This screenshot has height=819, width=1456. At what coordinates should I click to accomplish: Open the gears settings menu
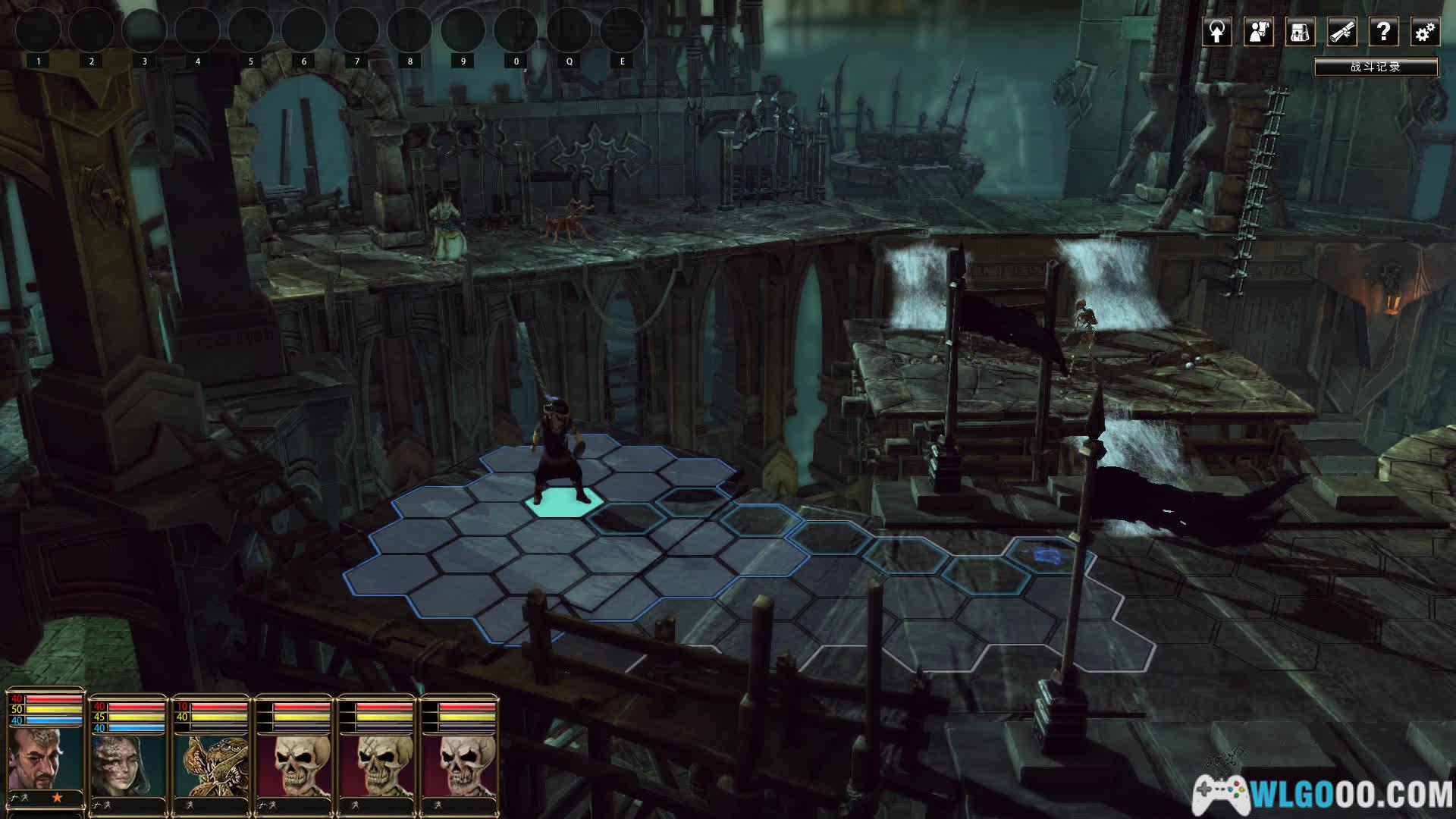tap(1425, 32)
